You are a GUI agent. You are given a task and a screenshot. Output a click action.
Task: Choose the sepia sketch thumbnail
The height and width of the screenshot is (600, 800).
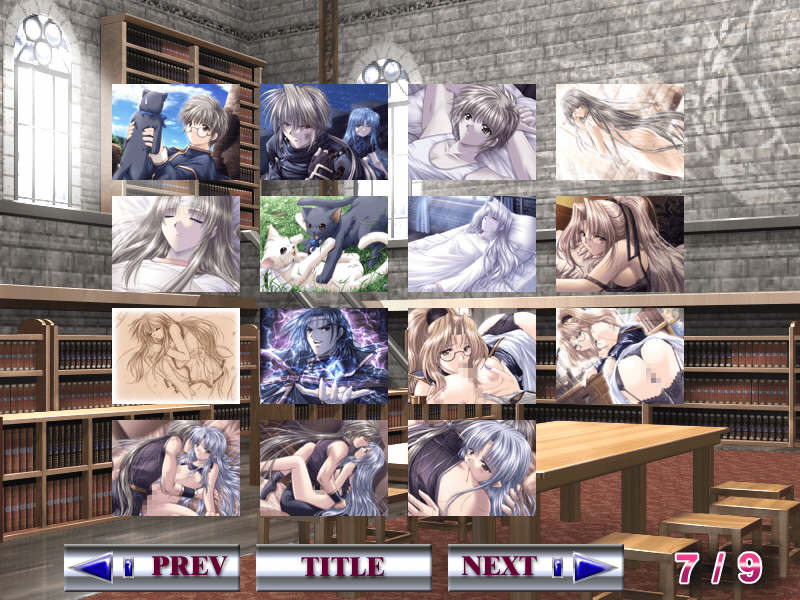176,356
